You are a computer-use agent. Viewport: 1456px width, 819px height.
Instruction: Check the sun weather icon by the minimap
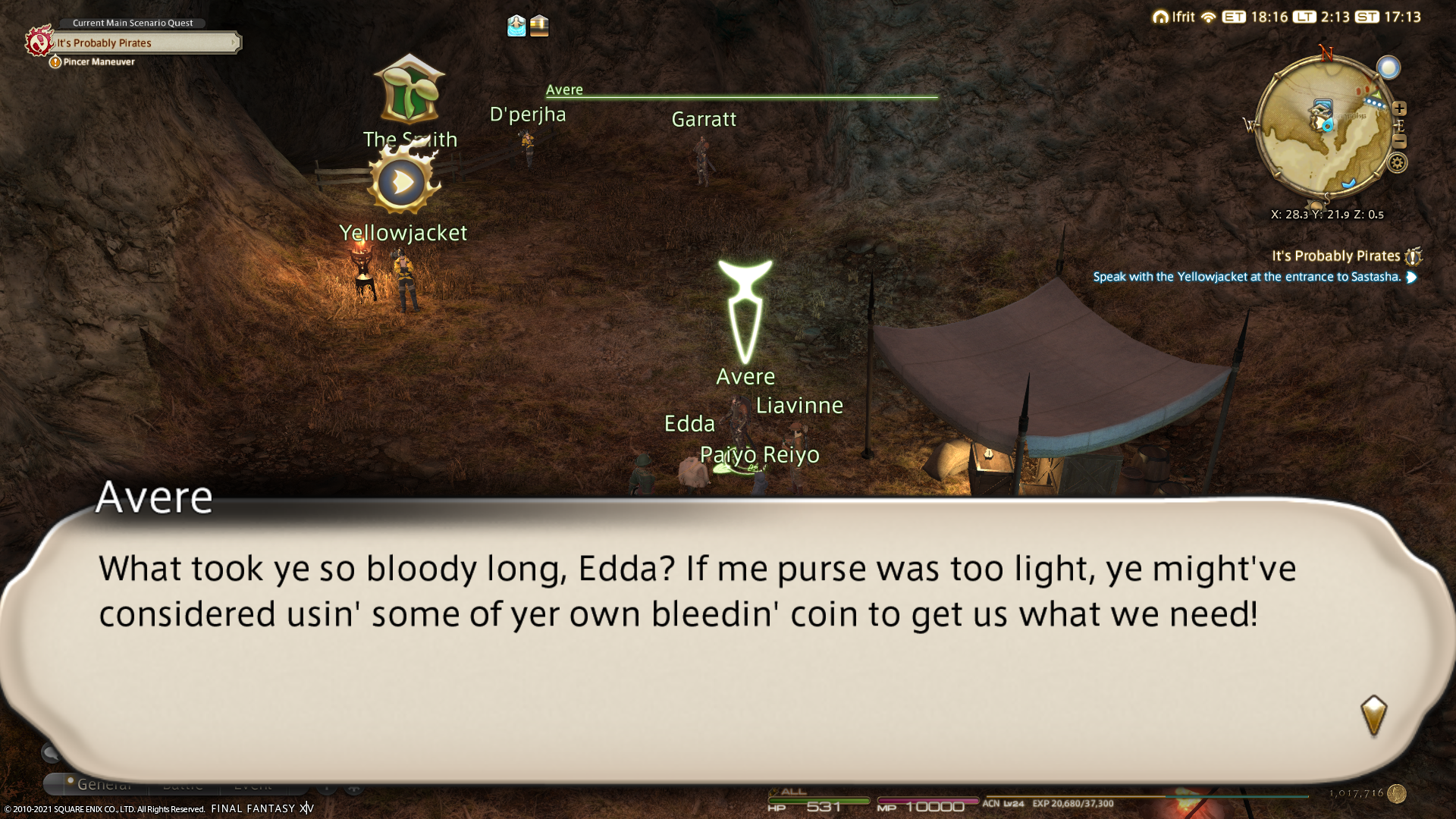click(1389, 68)
